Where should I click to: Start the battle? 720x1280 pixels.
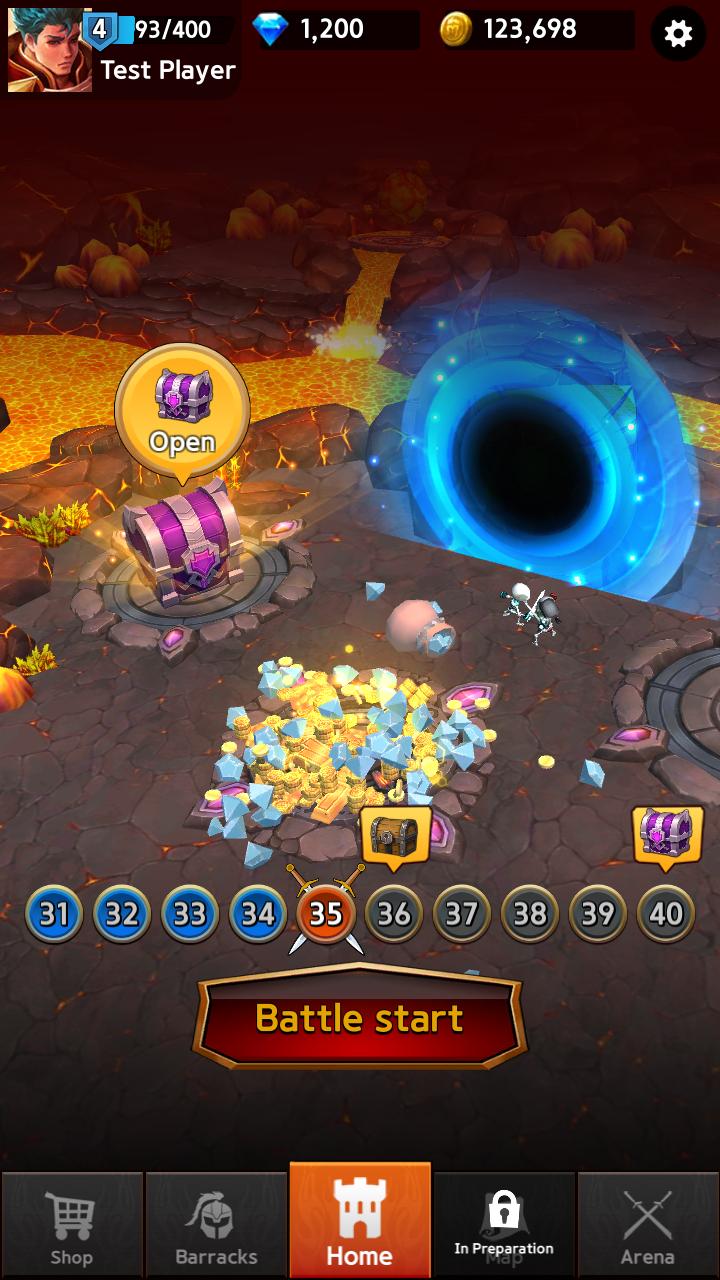[360, 1018]
